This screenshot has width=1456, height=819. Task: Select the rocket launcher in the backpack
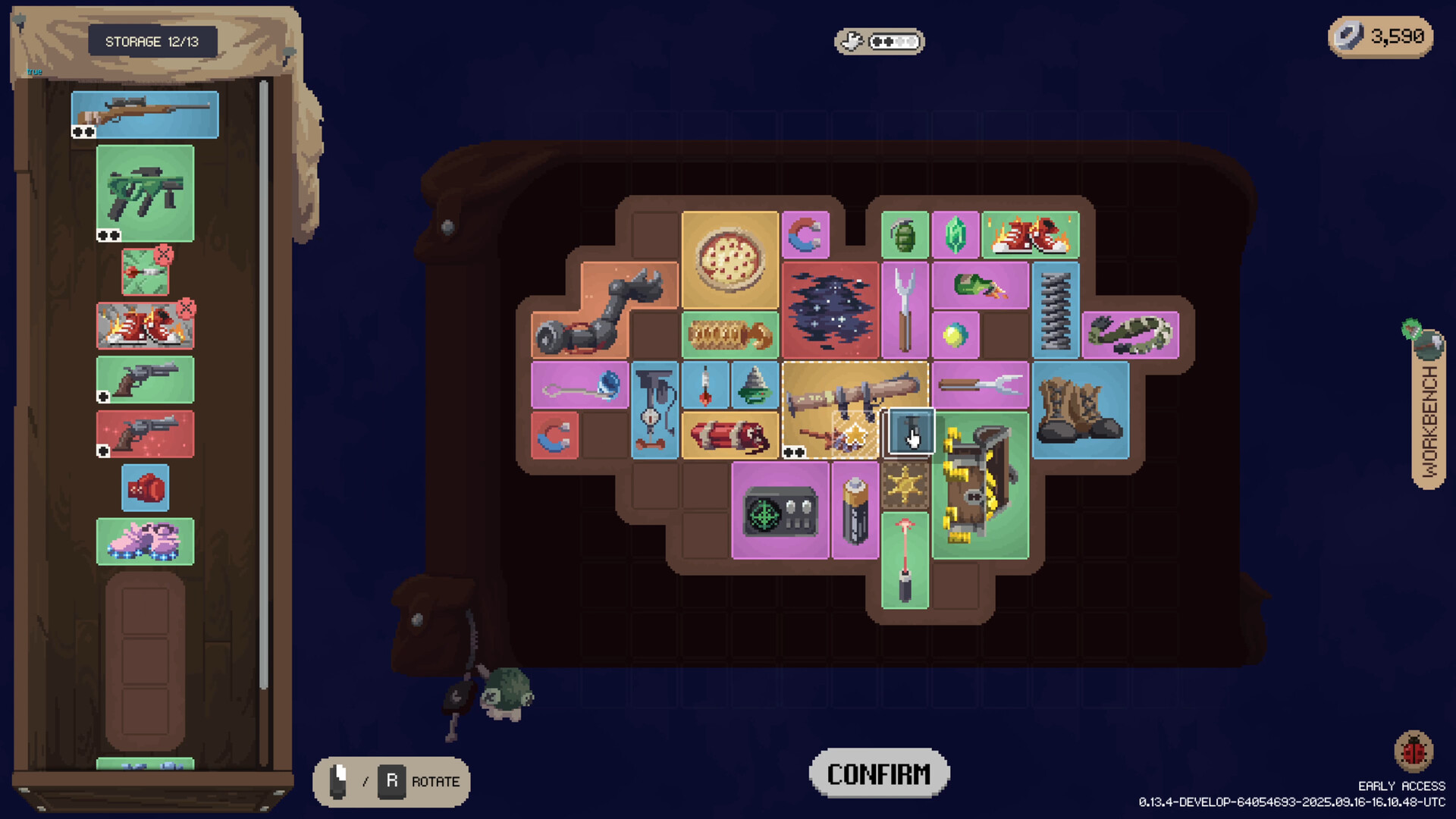point(855,394)
